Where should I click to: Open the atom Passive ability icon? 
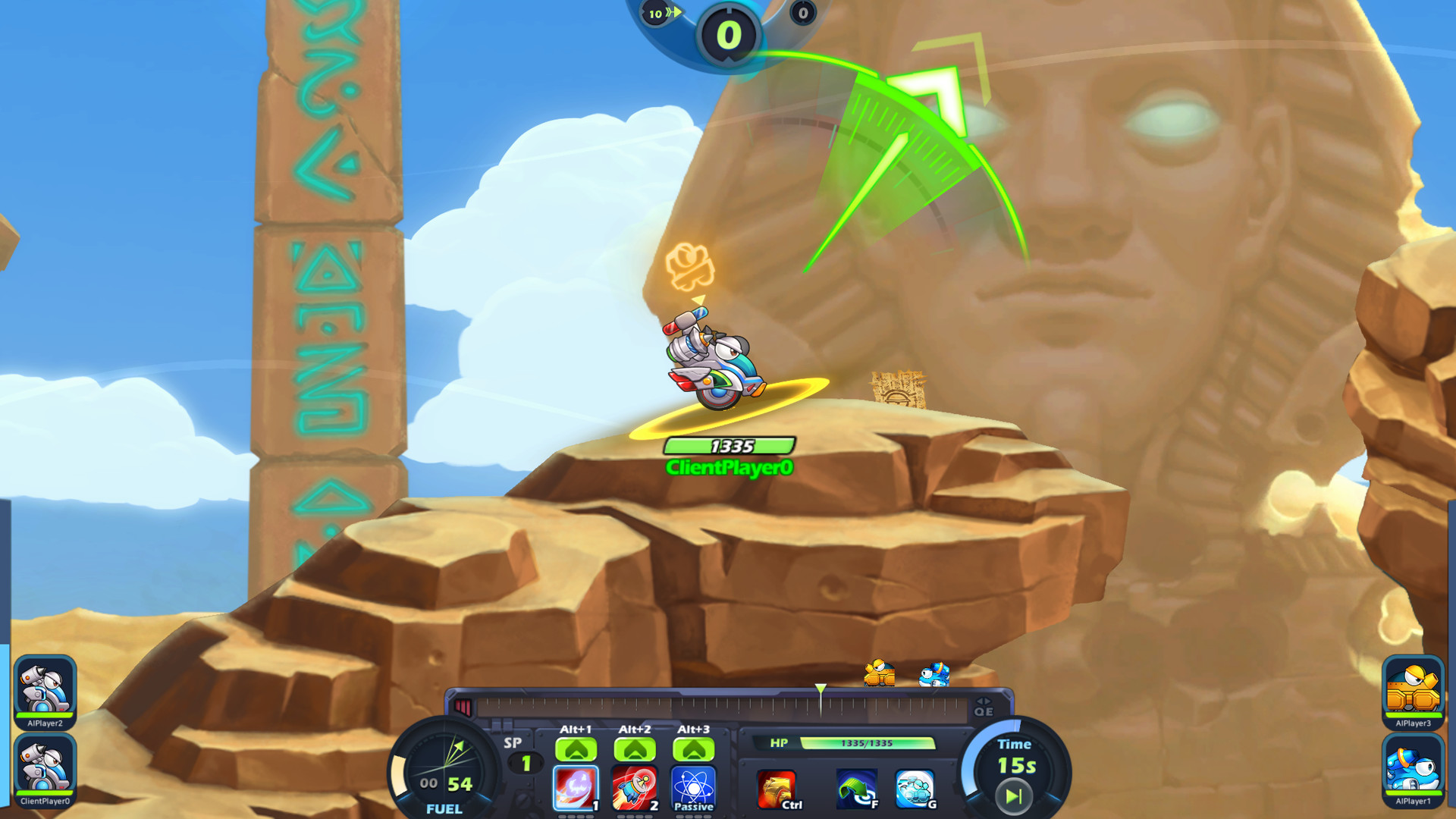[695, 786]
